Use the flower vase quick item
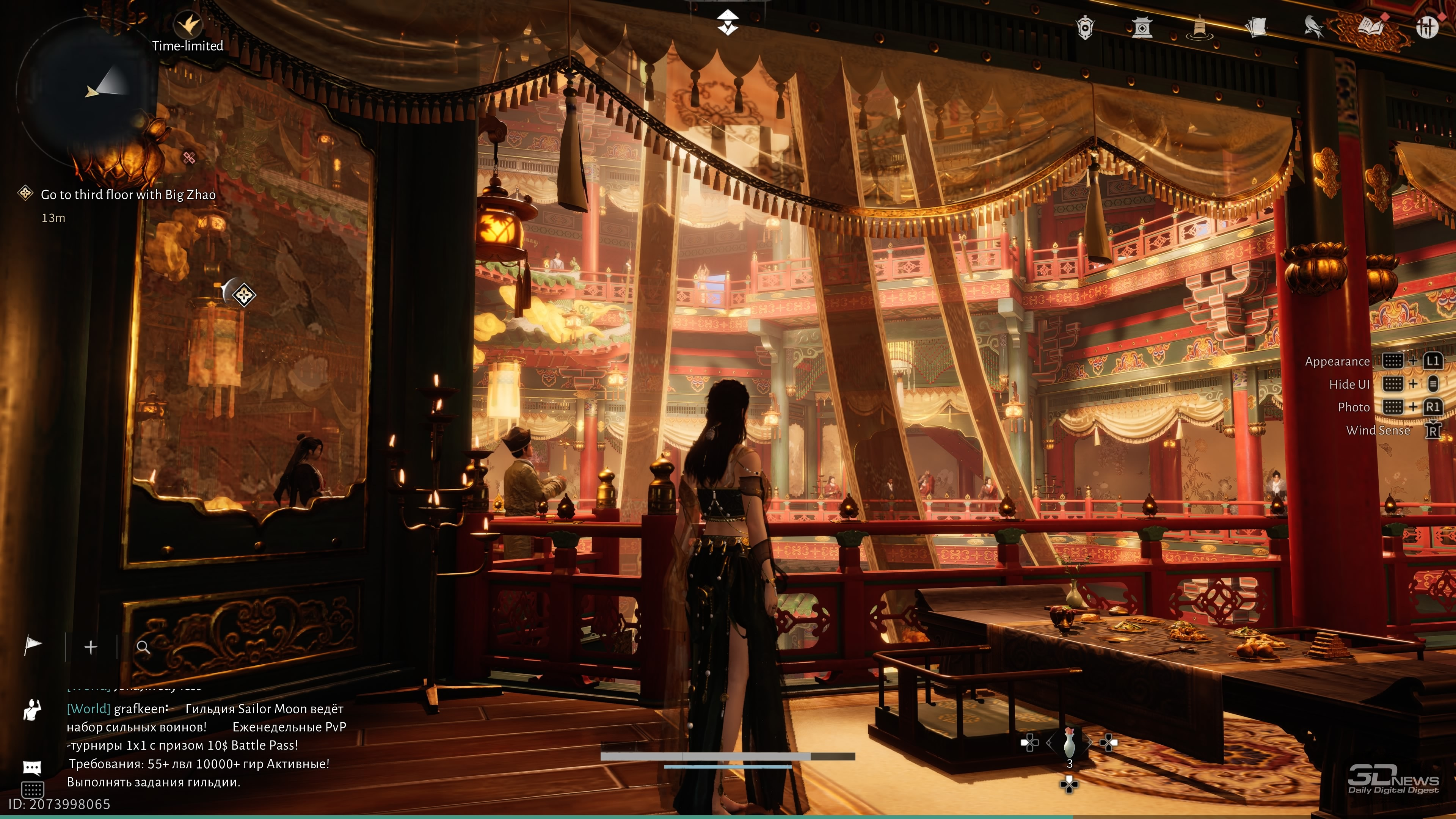This screenshot has width=1456, height=819. (x=1068, y=744)
